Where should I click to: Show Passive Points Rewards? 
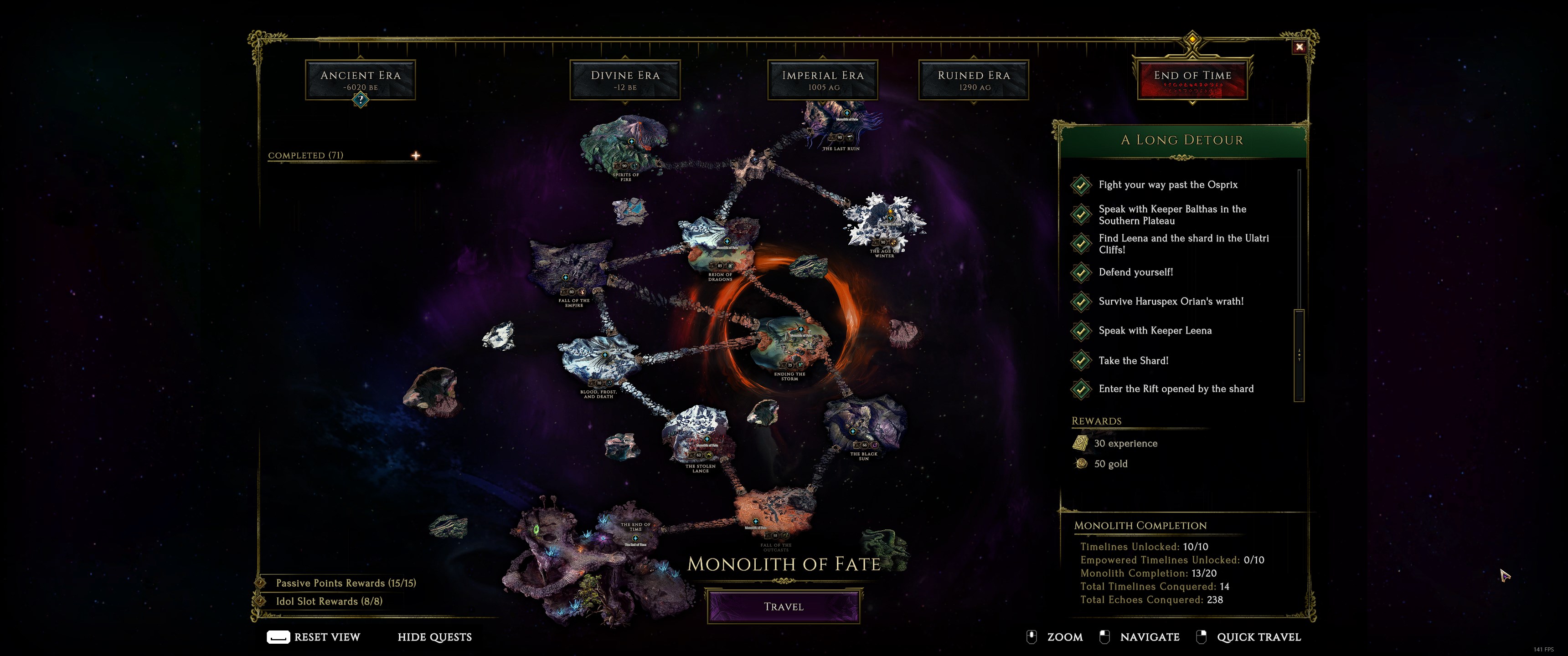point(345,583)
